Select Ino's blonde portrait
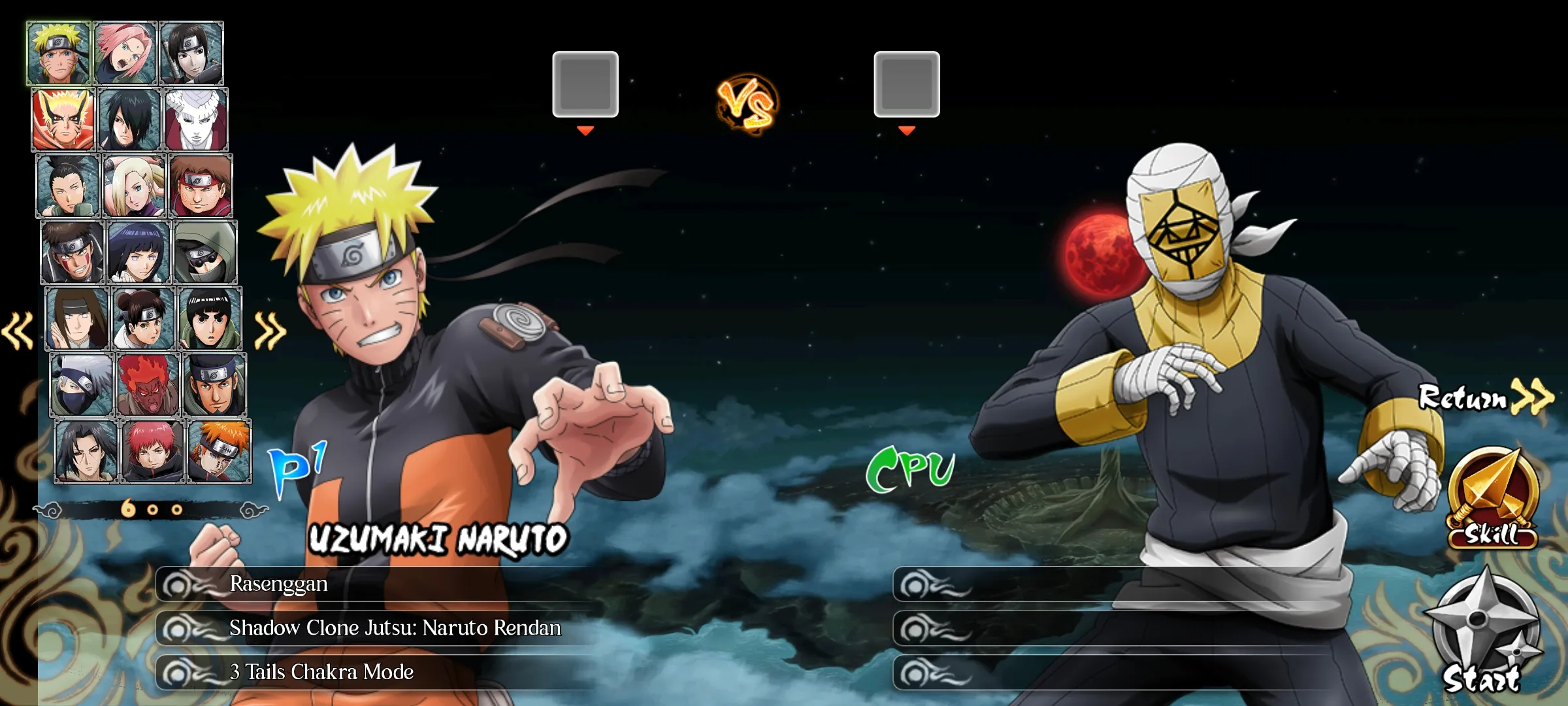 pos(135,186)
